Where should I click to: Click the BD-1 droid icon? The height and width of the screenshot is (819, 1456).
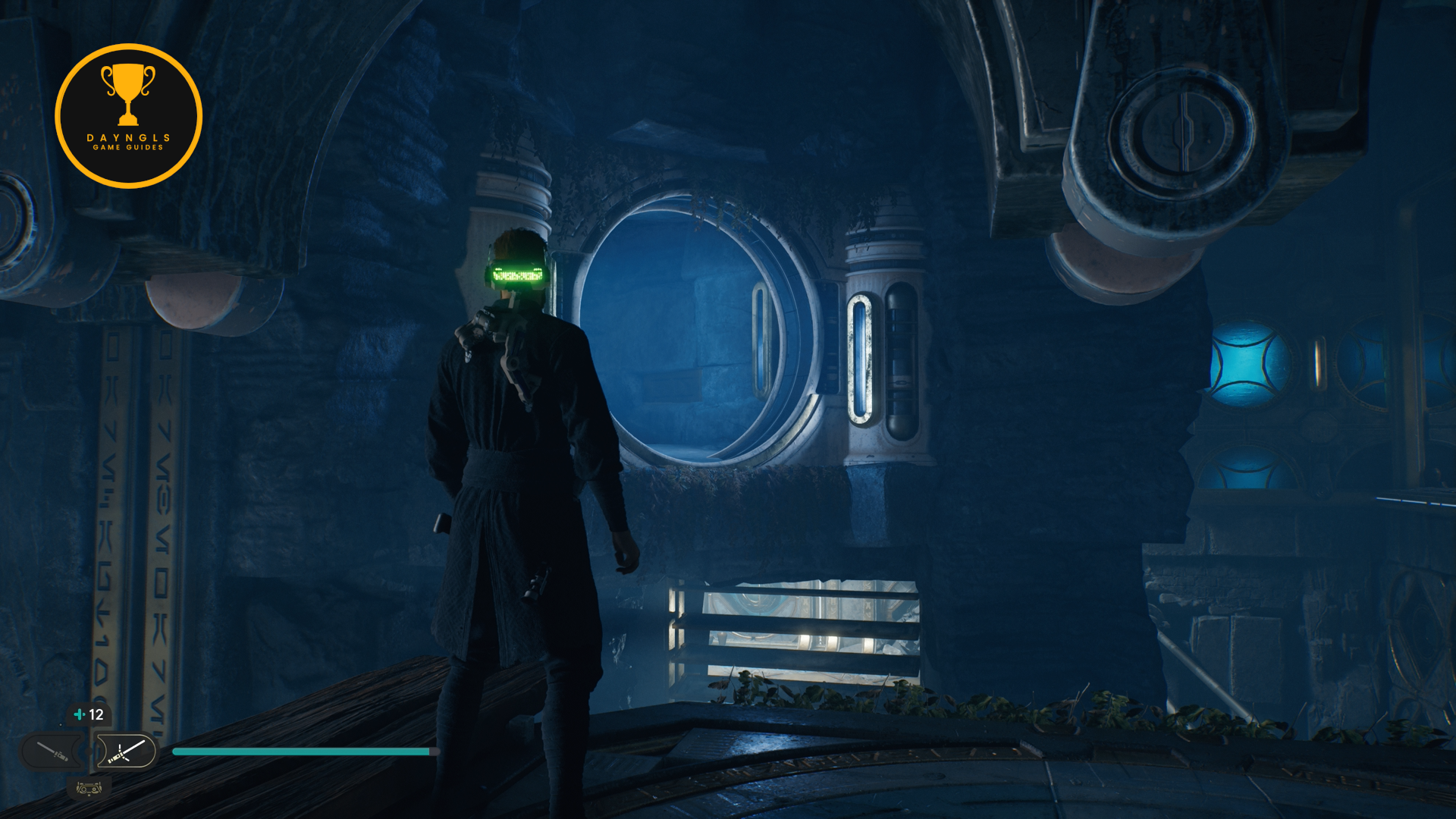pos(89,789)
